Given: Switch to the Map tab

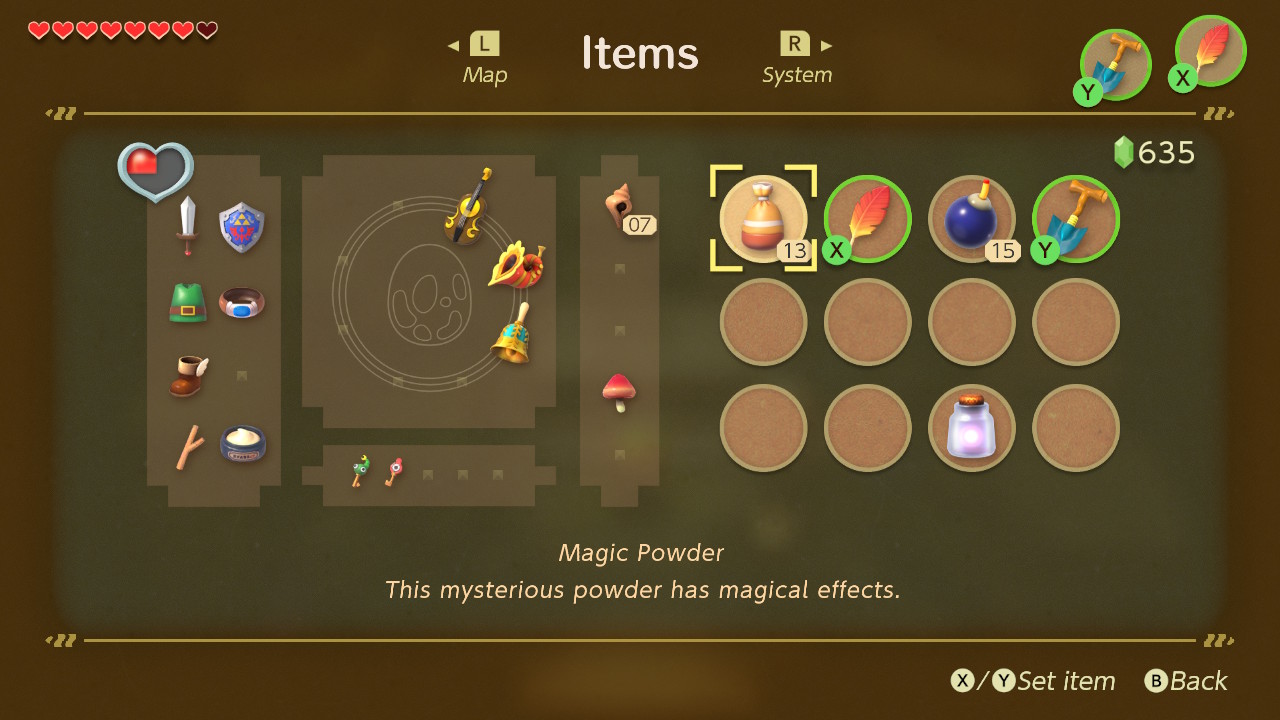Looking at the screenshot, I should [484, 58].
